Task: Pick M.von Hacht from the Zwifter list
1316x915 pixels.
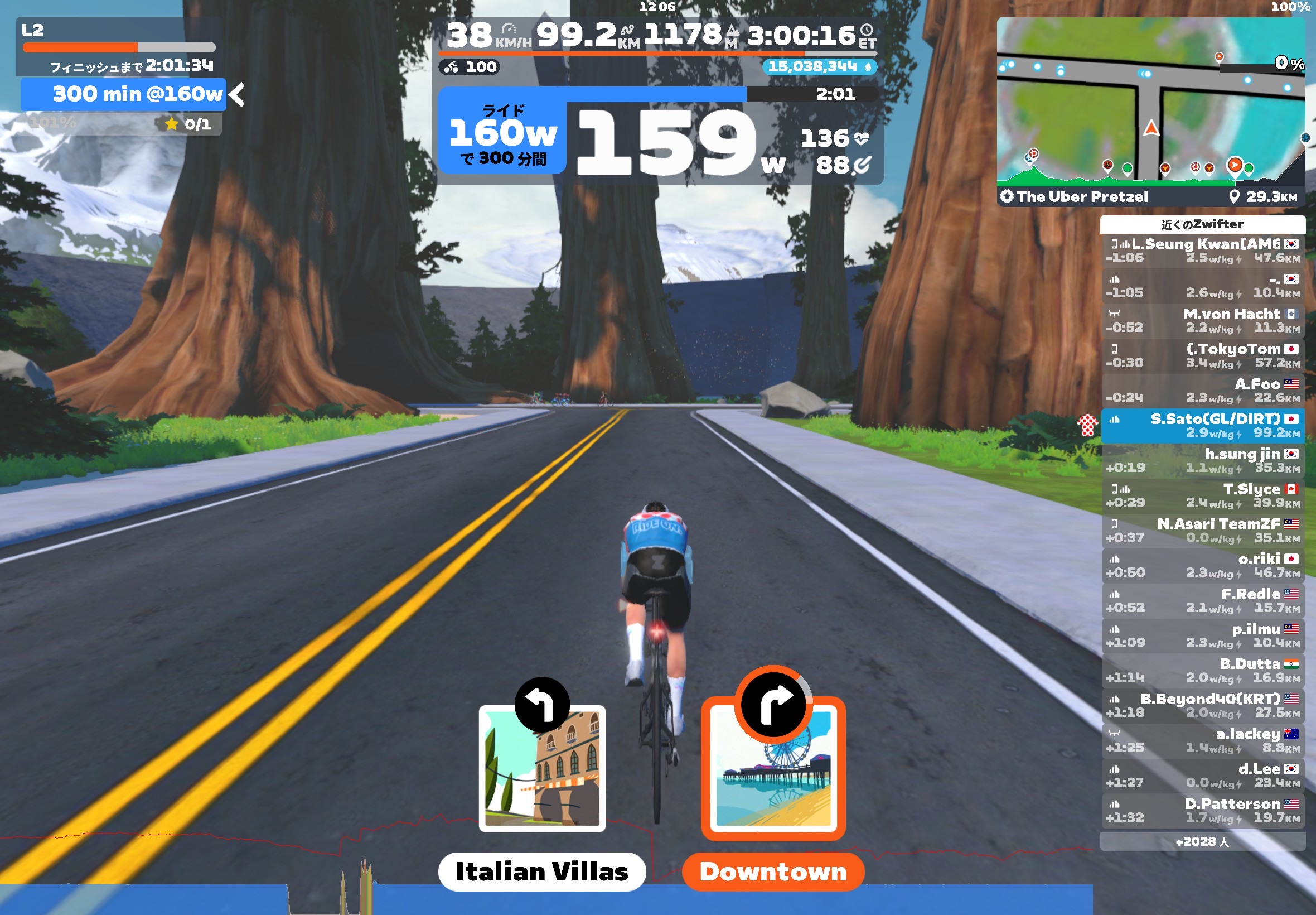Action: click(1202, 320)
